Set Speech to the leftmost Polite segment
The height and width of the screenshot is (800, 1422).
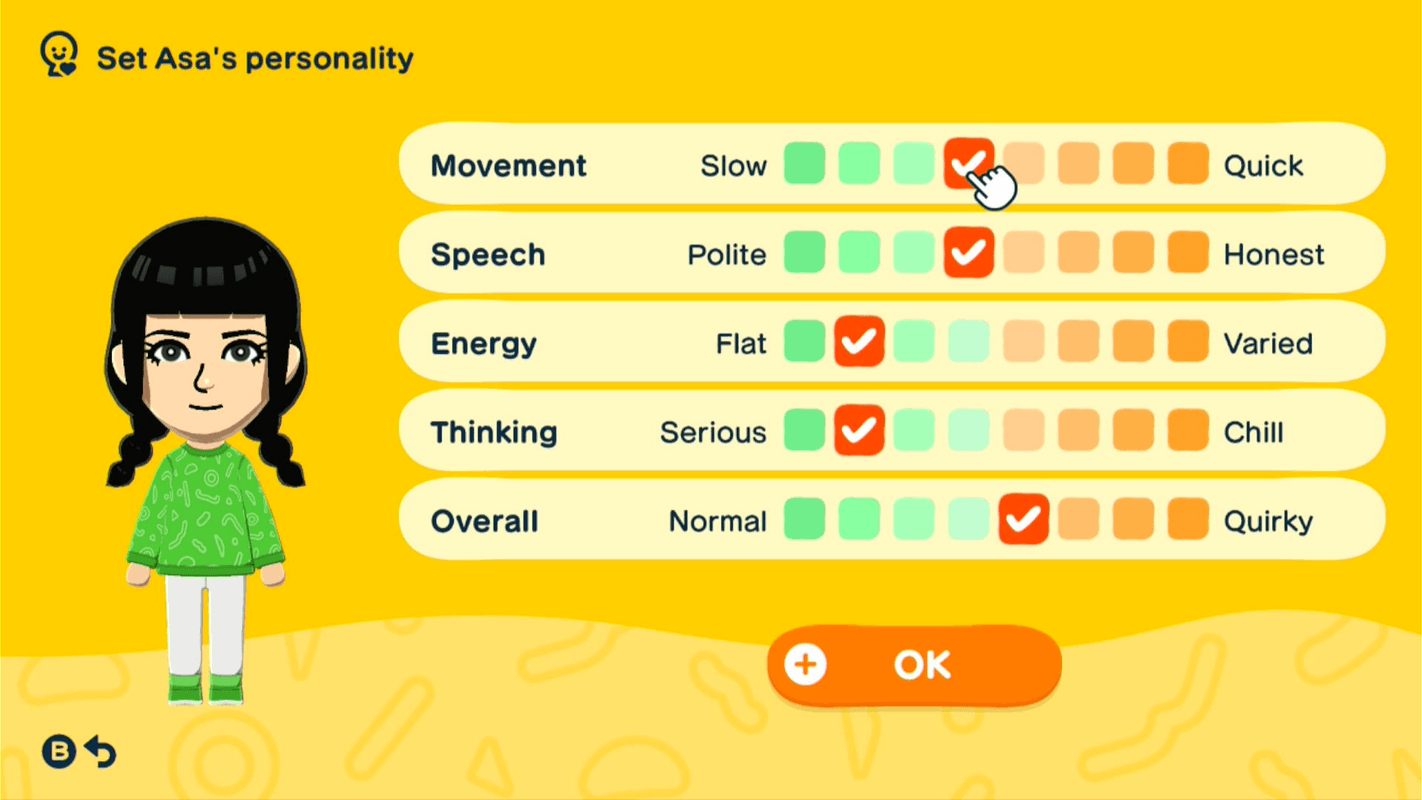805,253
